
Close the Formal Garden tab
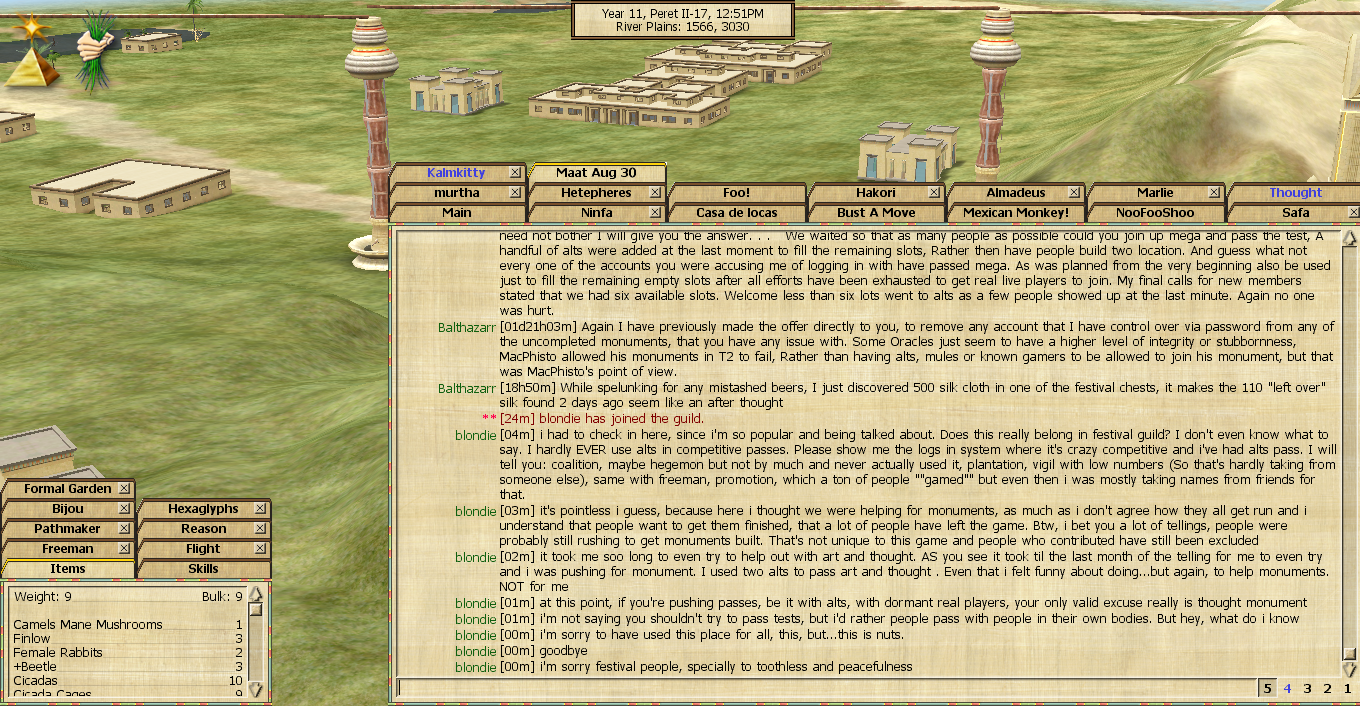(124, 489)
